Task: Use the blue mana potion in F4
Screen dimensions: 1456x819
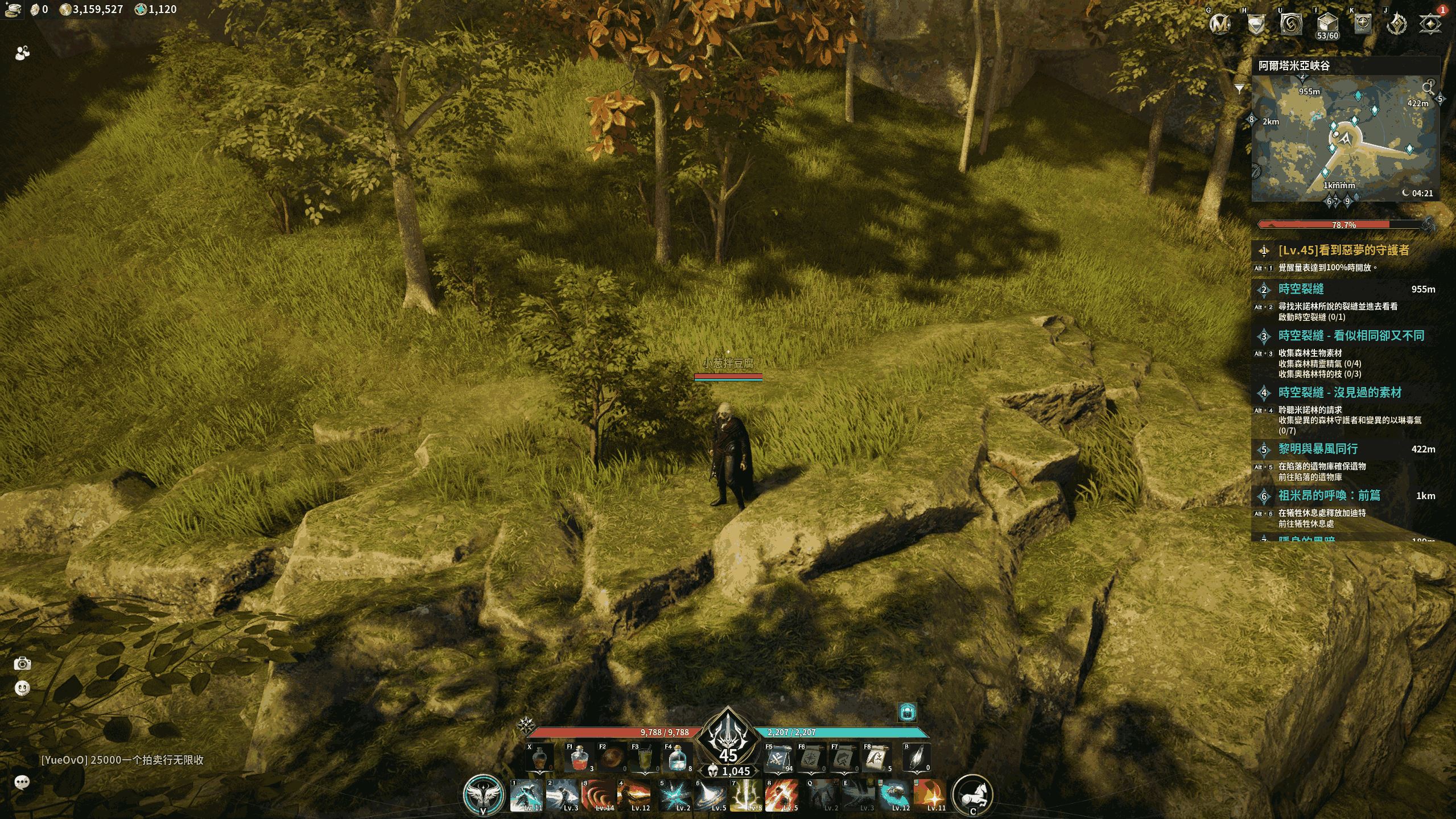Action: click(x=677, y=759)
